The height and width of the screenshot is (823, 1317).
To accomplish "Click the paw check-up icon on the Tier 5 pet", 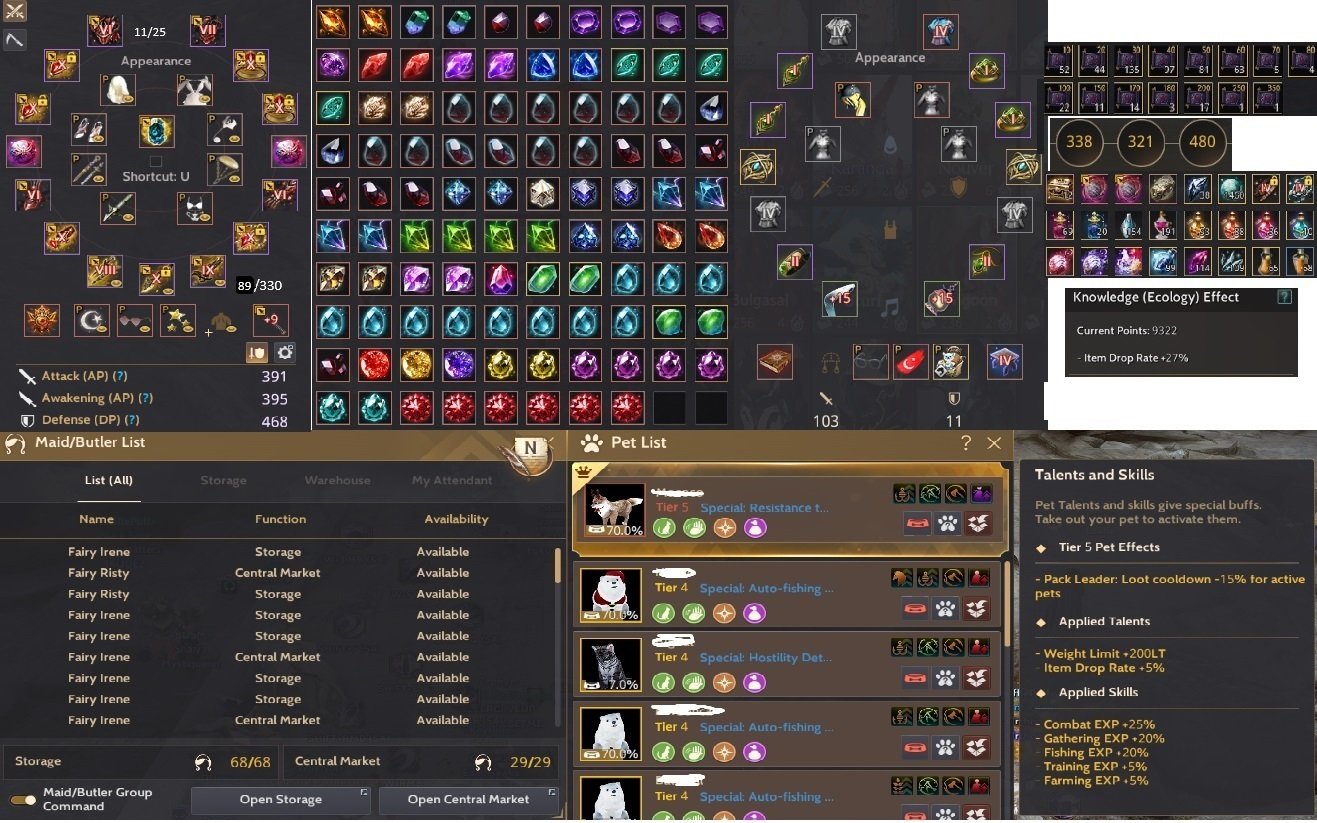I will 948,524.
